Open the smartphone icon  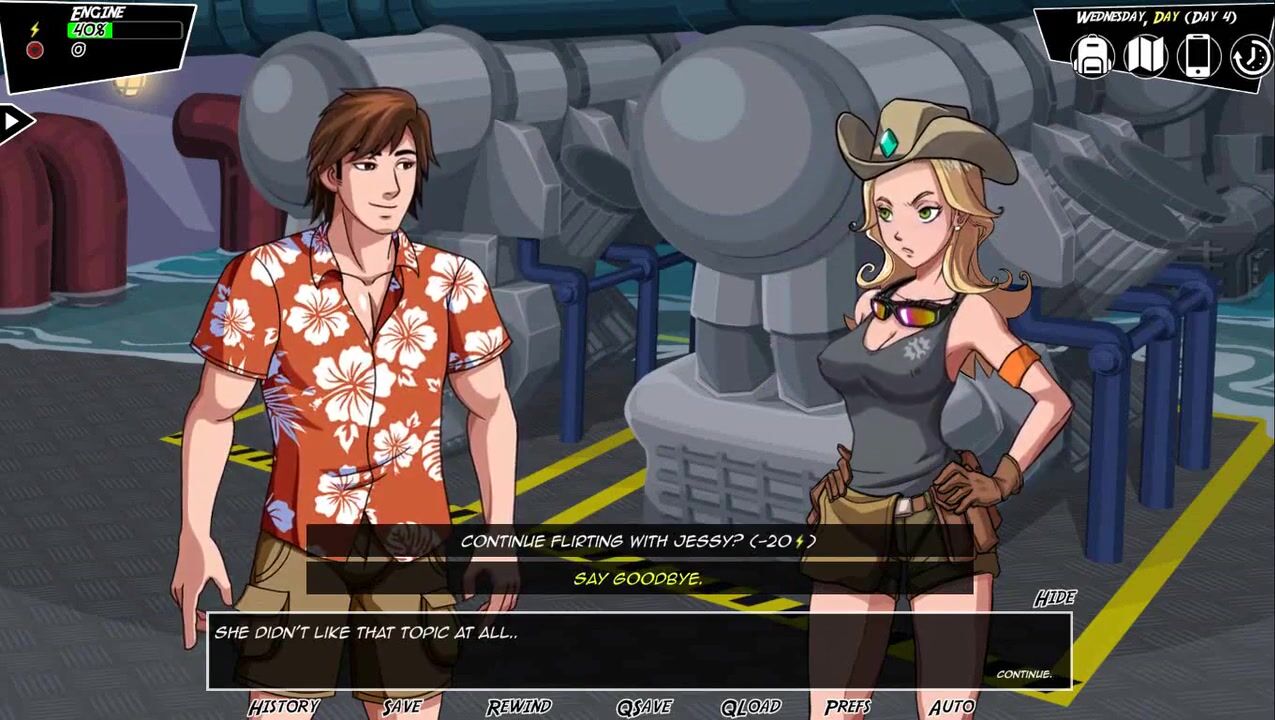click(x=1198, y=56)
